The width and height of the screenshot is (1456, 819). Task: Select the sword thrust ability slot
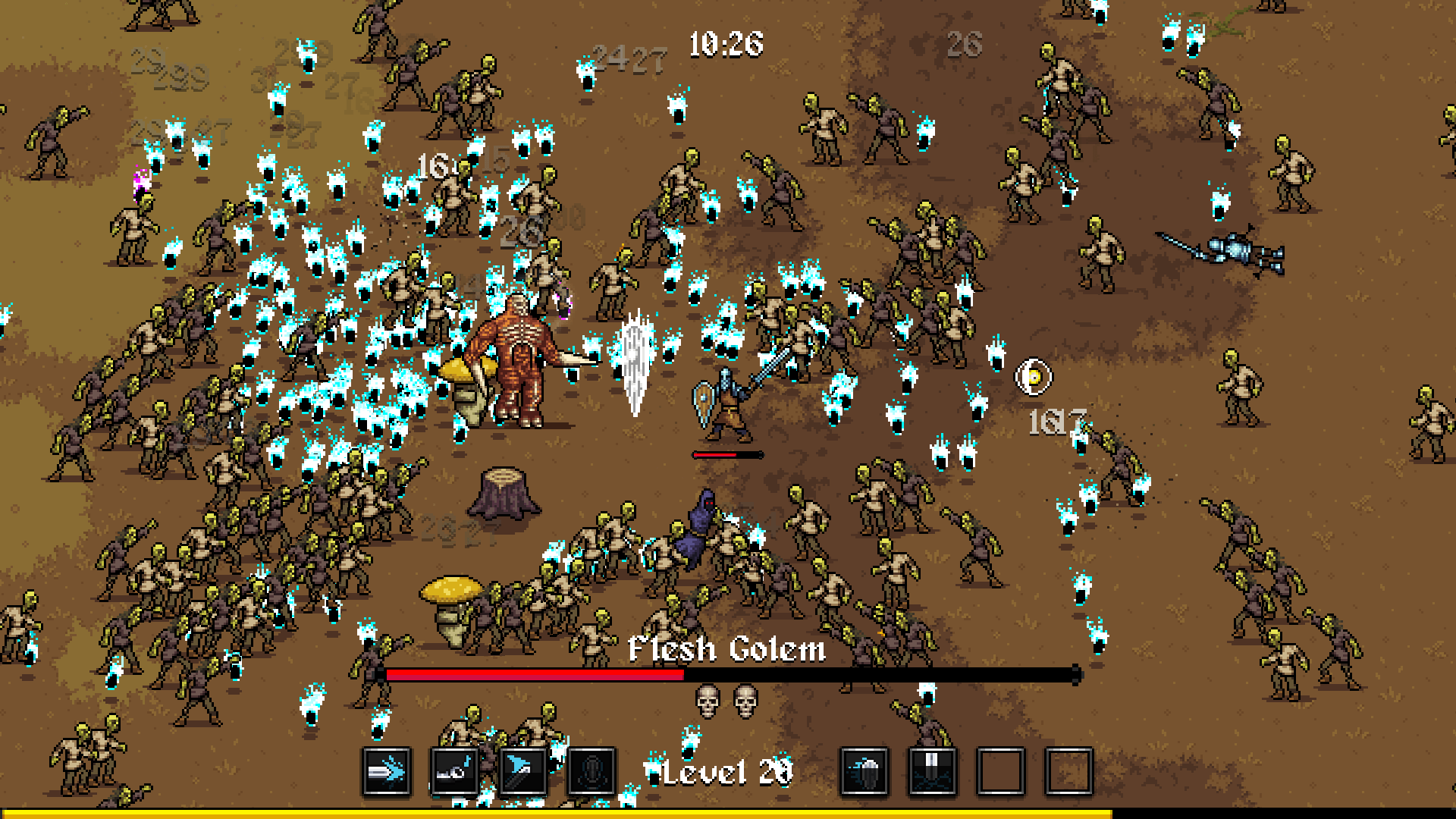(387, 772)
